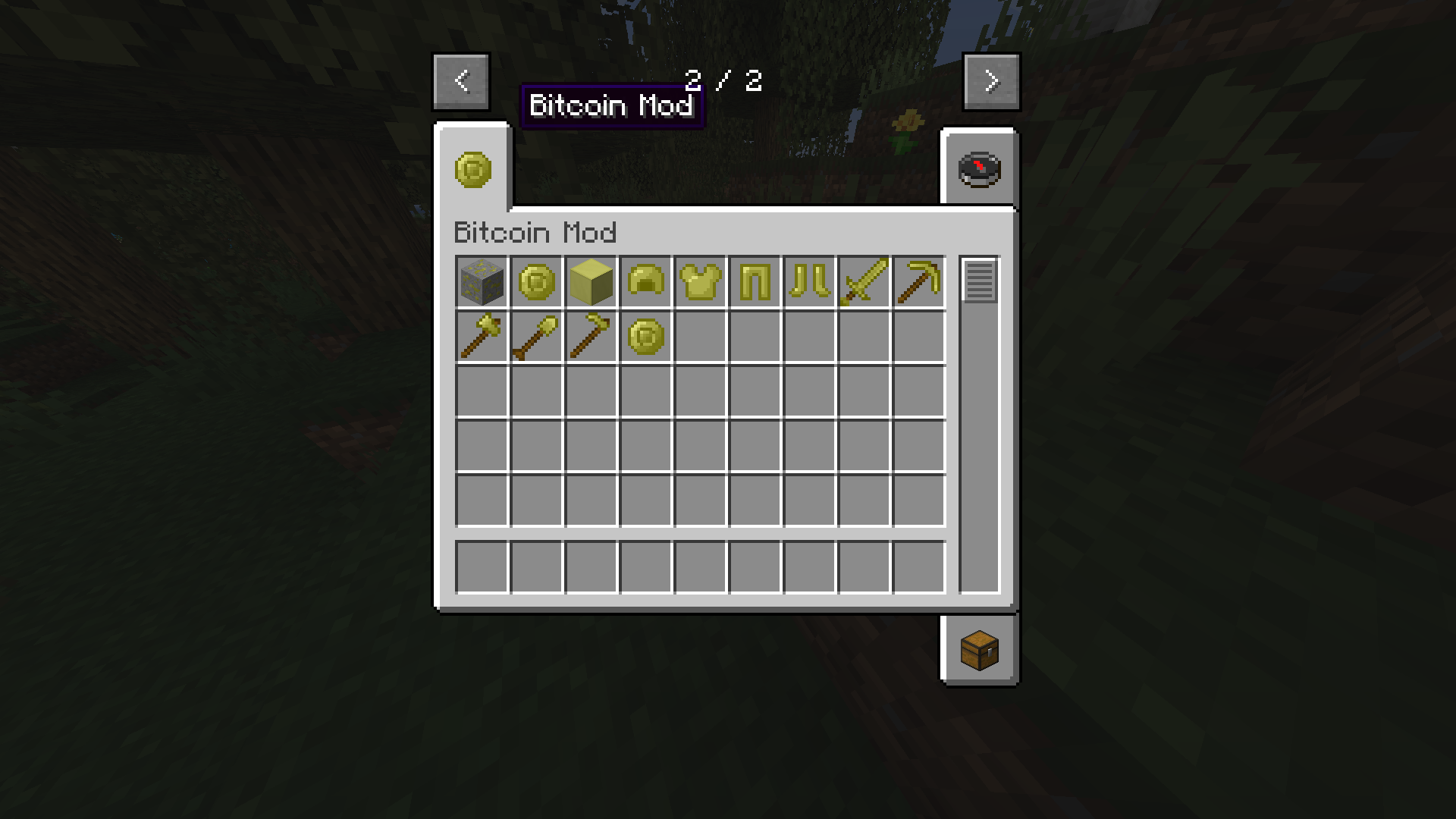Pick up the Bitcoin pickaxe

[x=918, y=283]
